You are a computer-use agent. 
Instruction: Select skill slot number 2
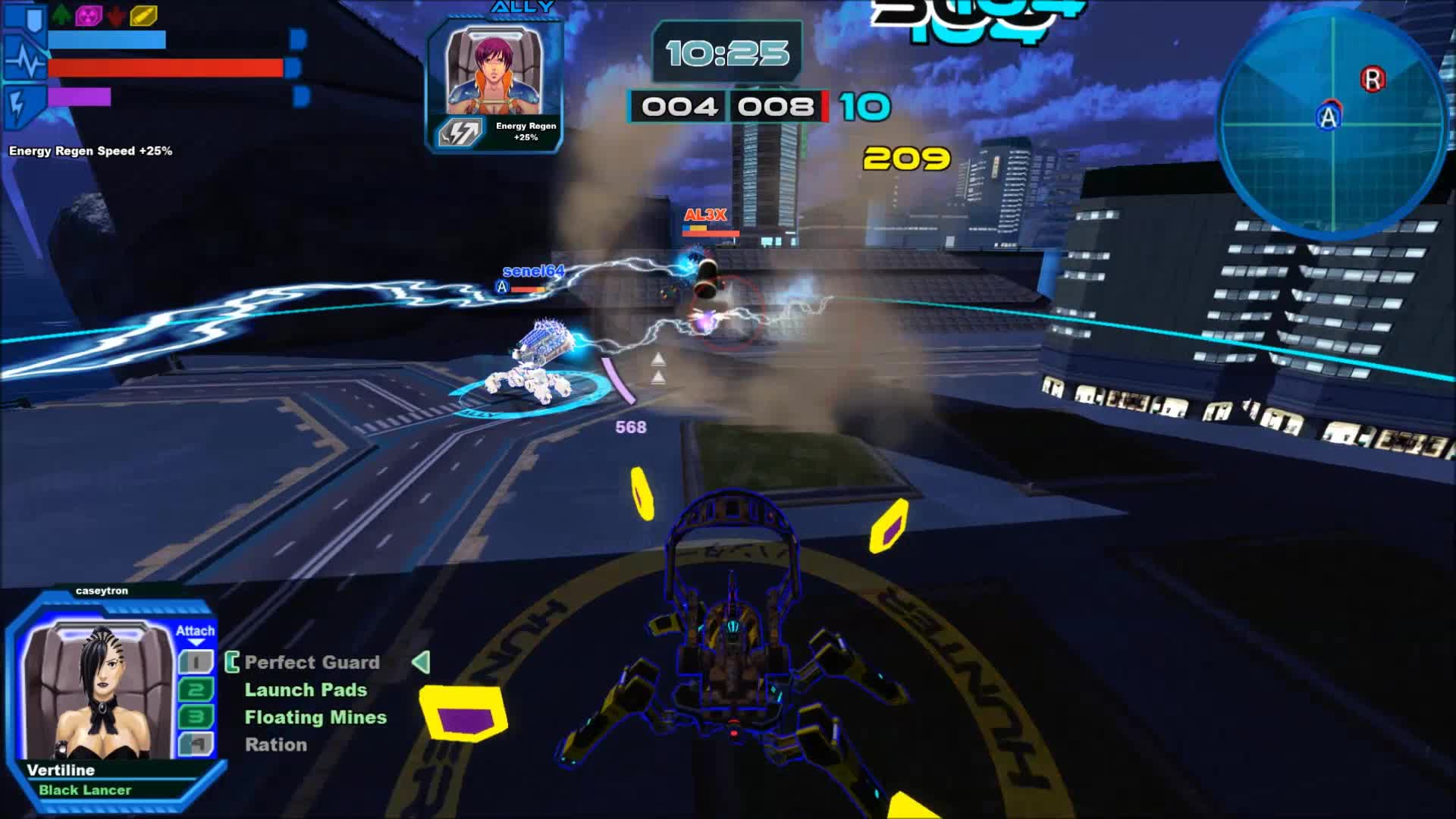(196, 690)
